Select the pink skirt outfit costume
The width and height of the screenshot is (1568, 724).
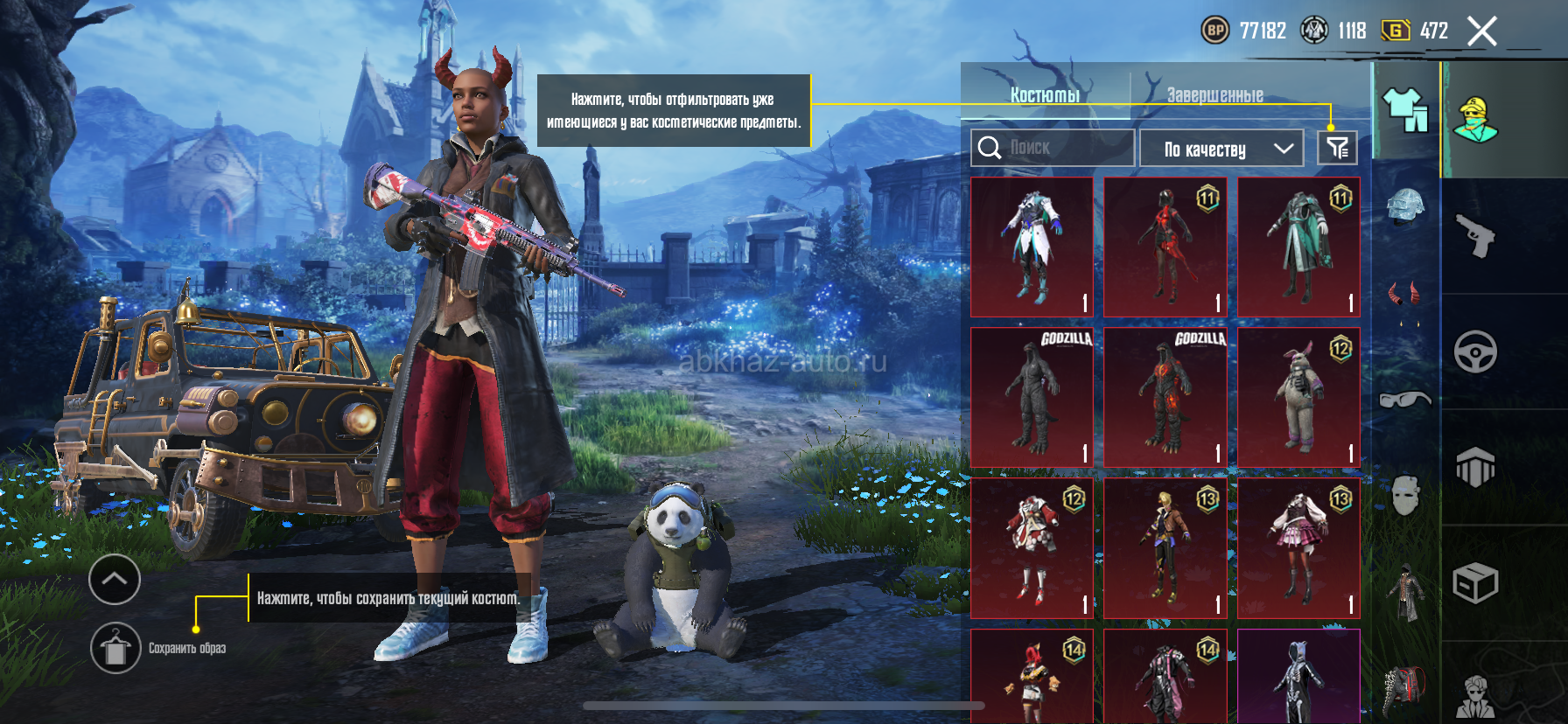(1298, 547)
